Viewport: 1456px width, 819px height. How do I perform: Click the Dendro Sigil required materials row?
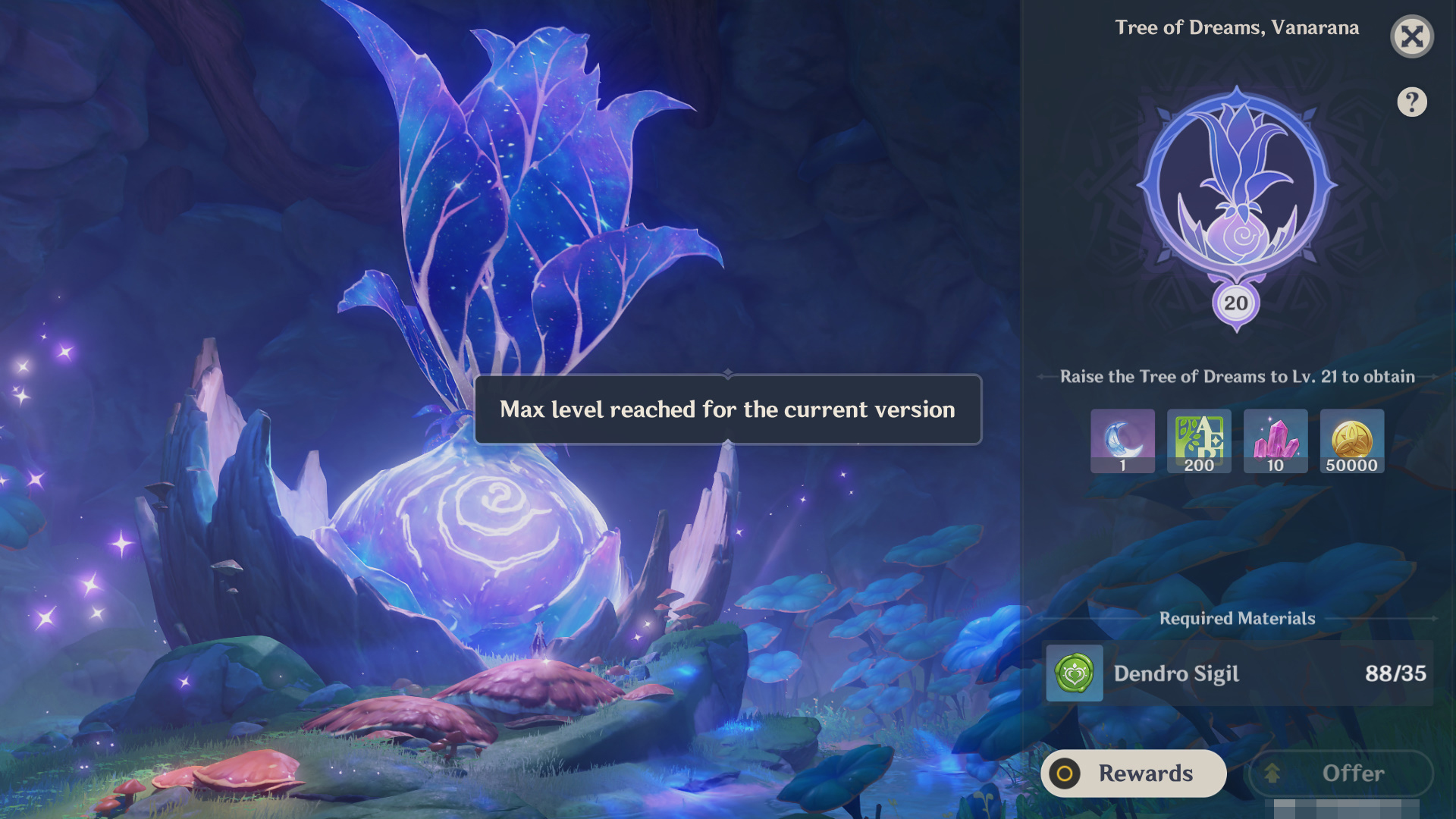coord(1236,673)
